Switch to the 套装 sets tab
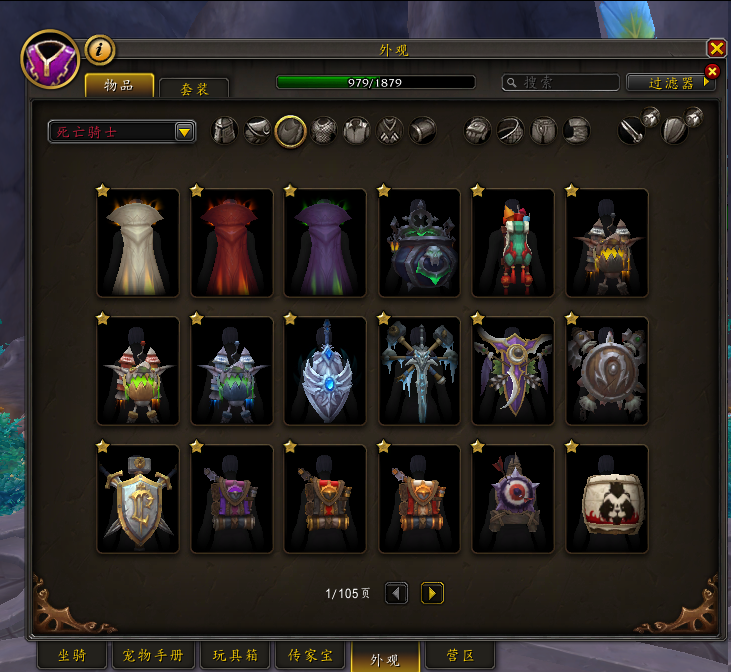 click(x=194, y=89)
